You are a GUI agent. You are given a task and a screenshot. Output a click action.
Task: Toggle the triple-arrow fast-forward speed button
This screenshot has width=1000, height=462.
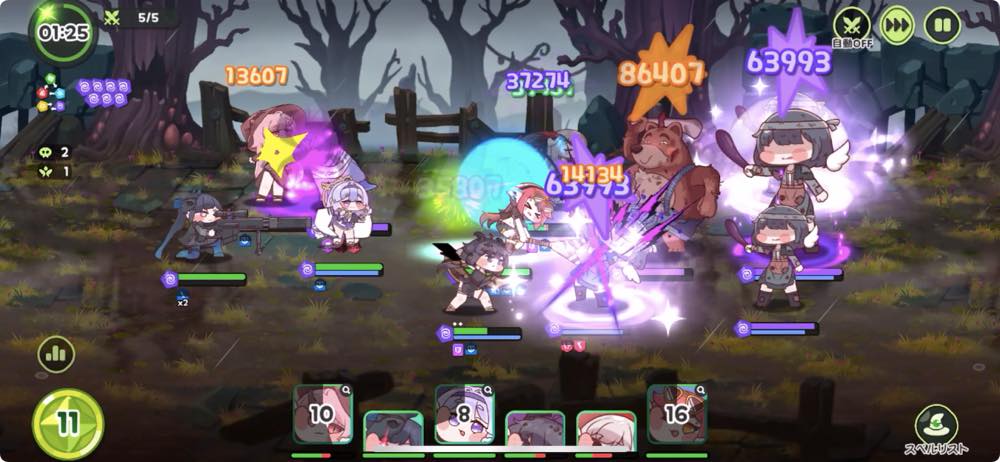(897, 25)
